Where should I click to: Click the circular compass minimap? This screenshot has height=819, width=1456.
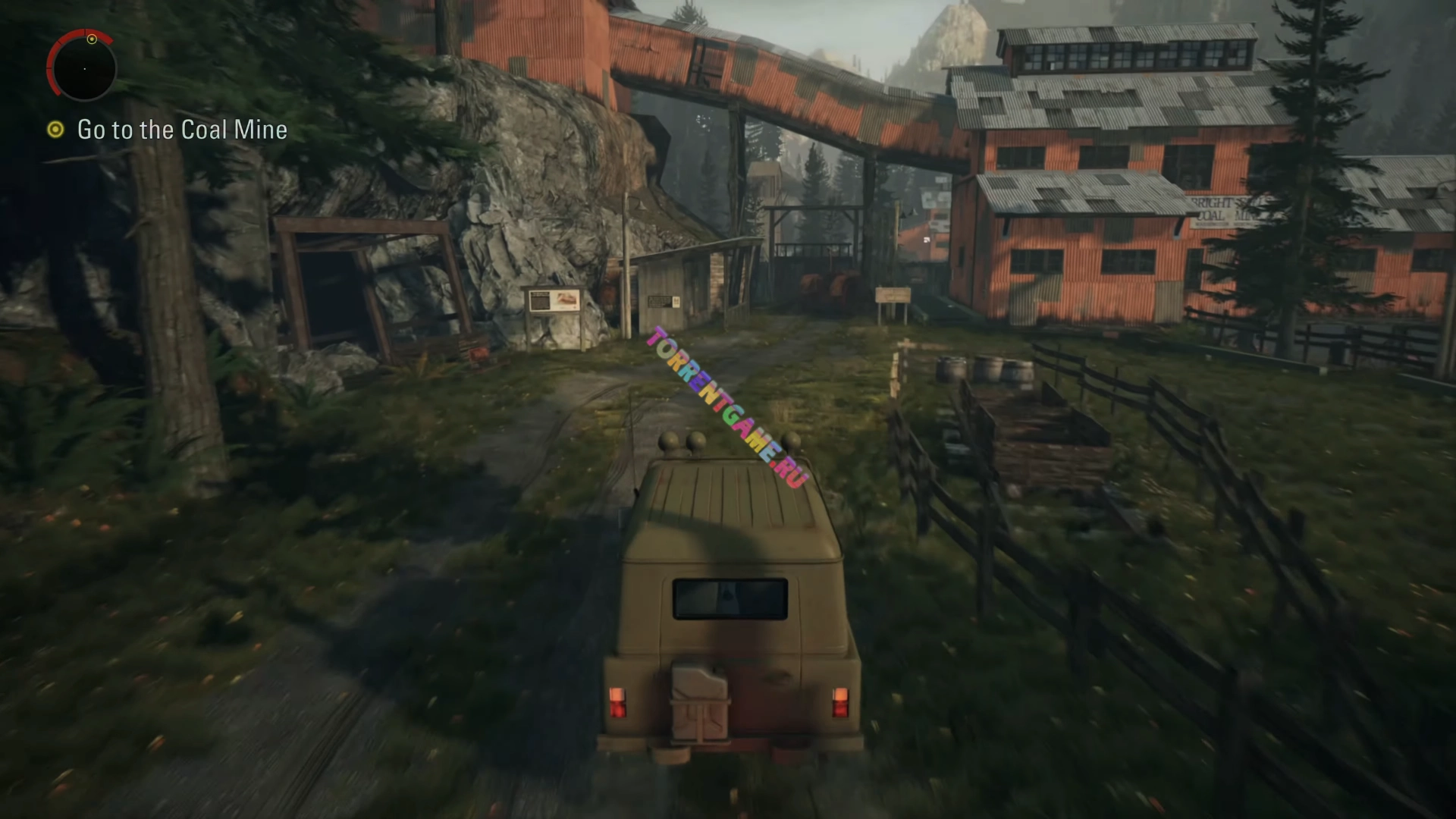point(84,68)
